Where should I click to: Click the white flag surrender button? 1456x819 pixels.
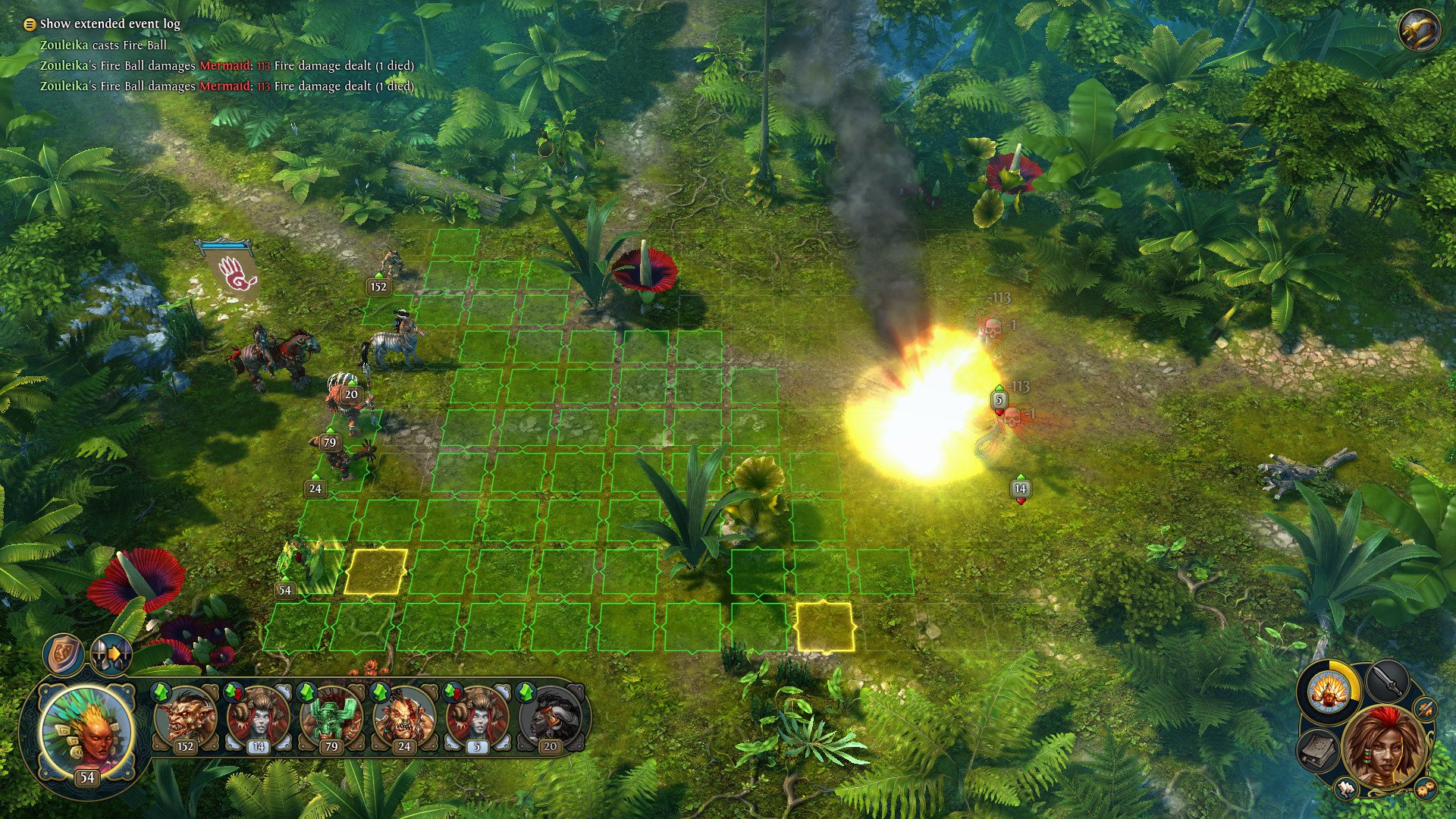tap(1346, 788)
